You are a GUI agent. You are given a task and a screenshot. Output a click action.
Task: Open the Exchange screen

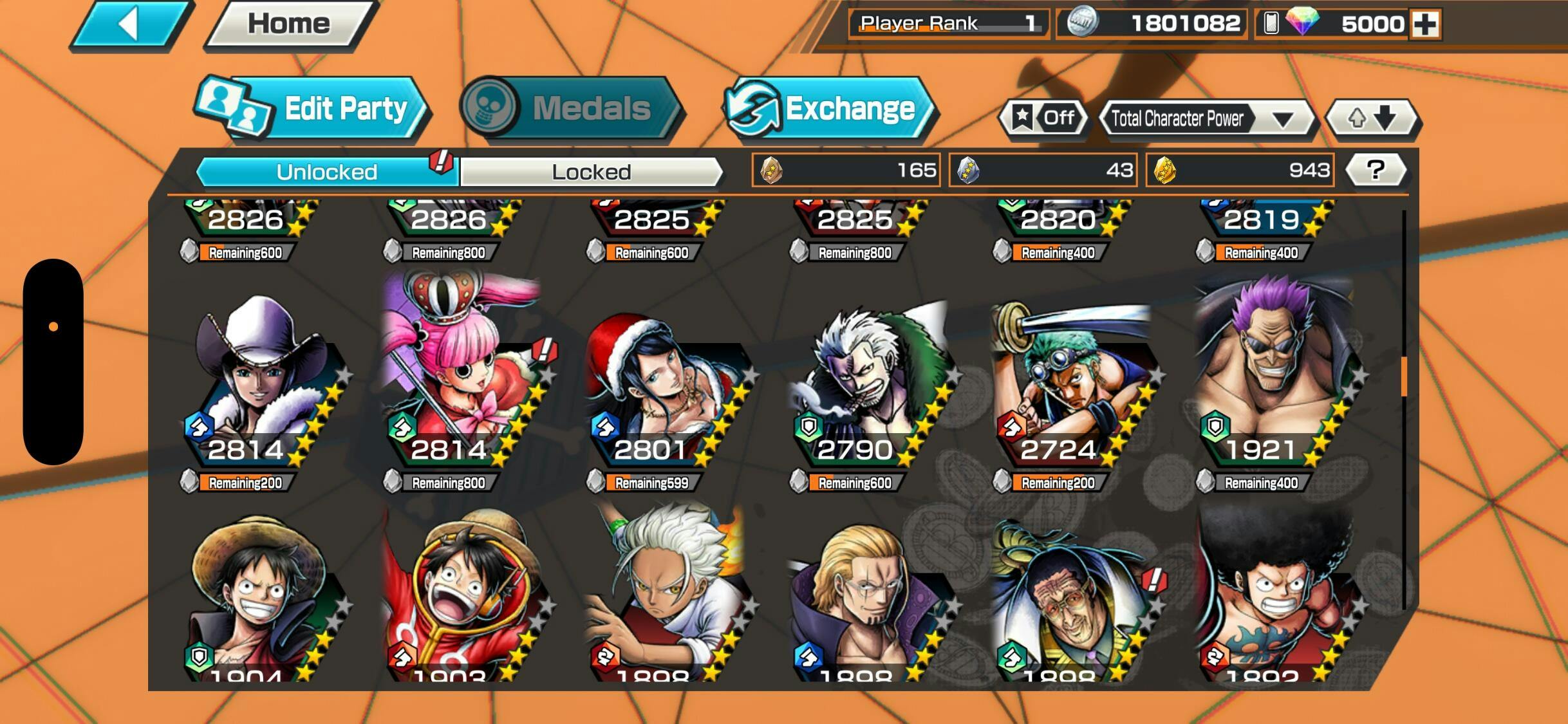(828, 108)
